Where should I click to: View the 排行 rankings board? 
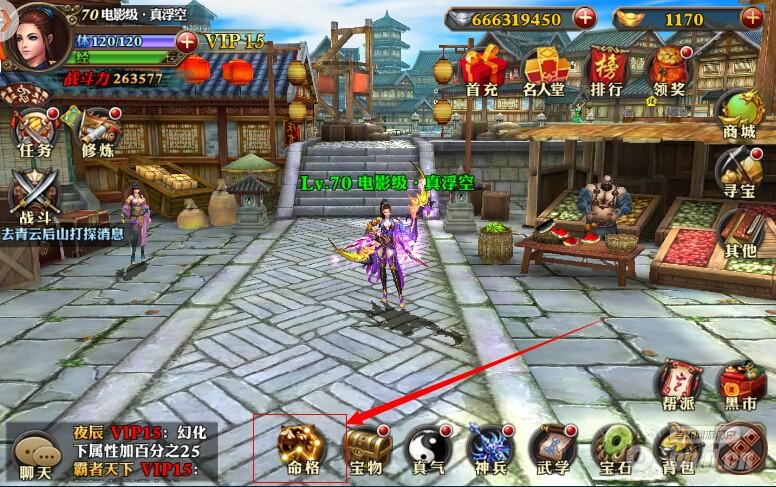606,70
